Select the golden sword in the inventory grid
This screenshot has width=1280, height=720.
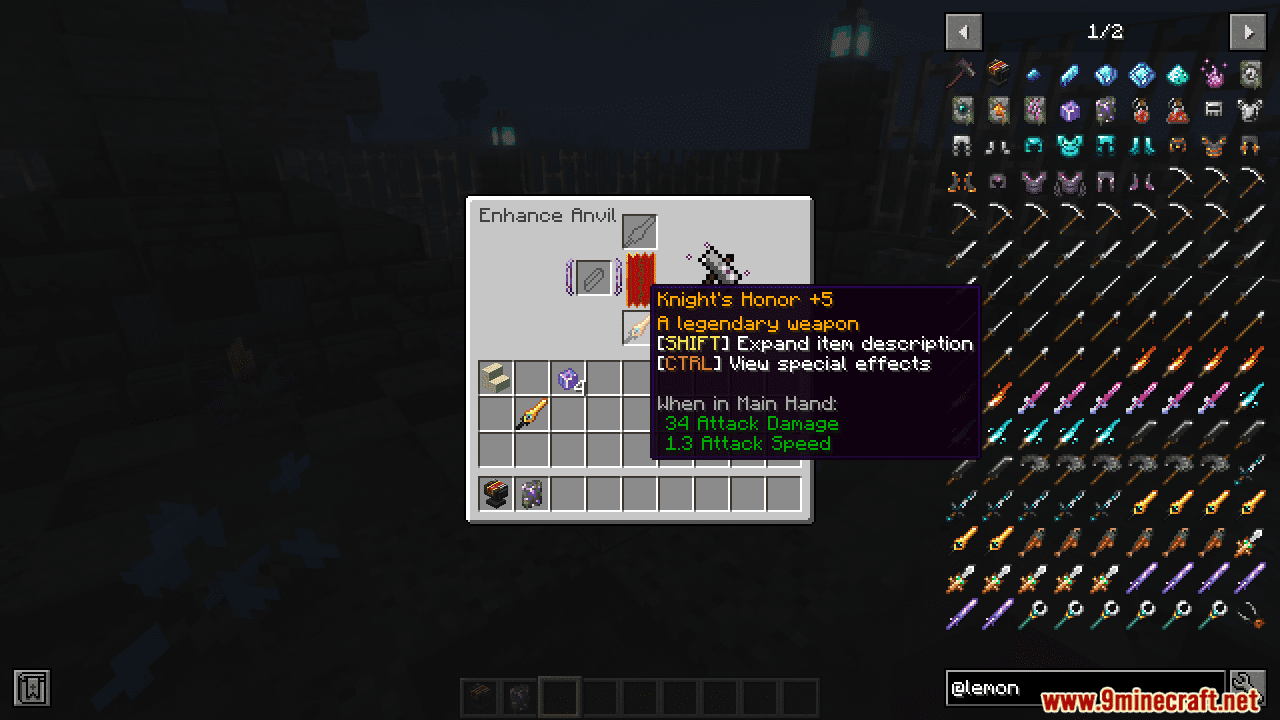(531, 413)
